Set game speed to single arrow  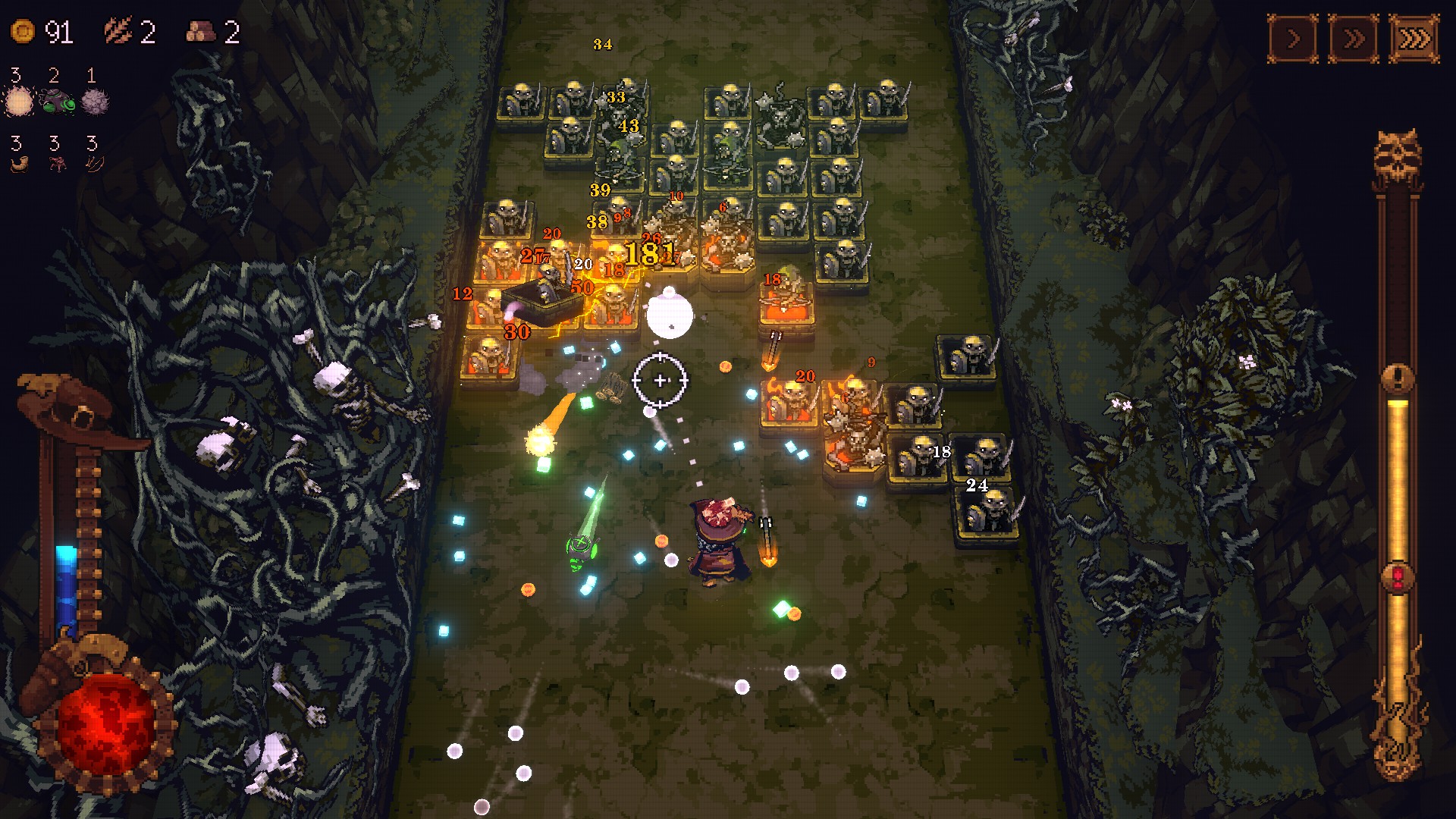(x=1293, y=39)
